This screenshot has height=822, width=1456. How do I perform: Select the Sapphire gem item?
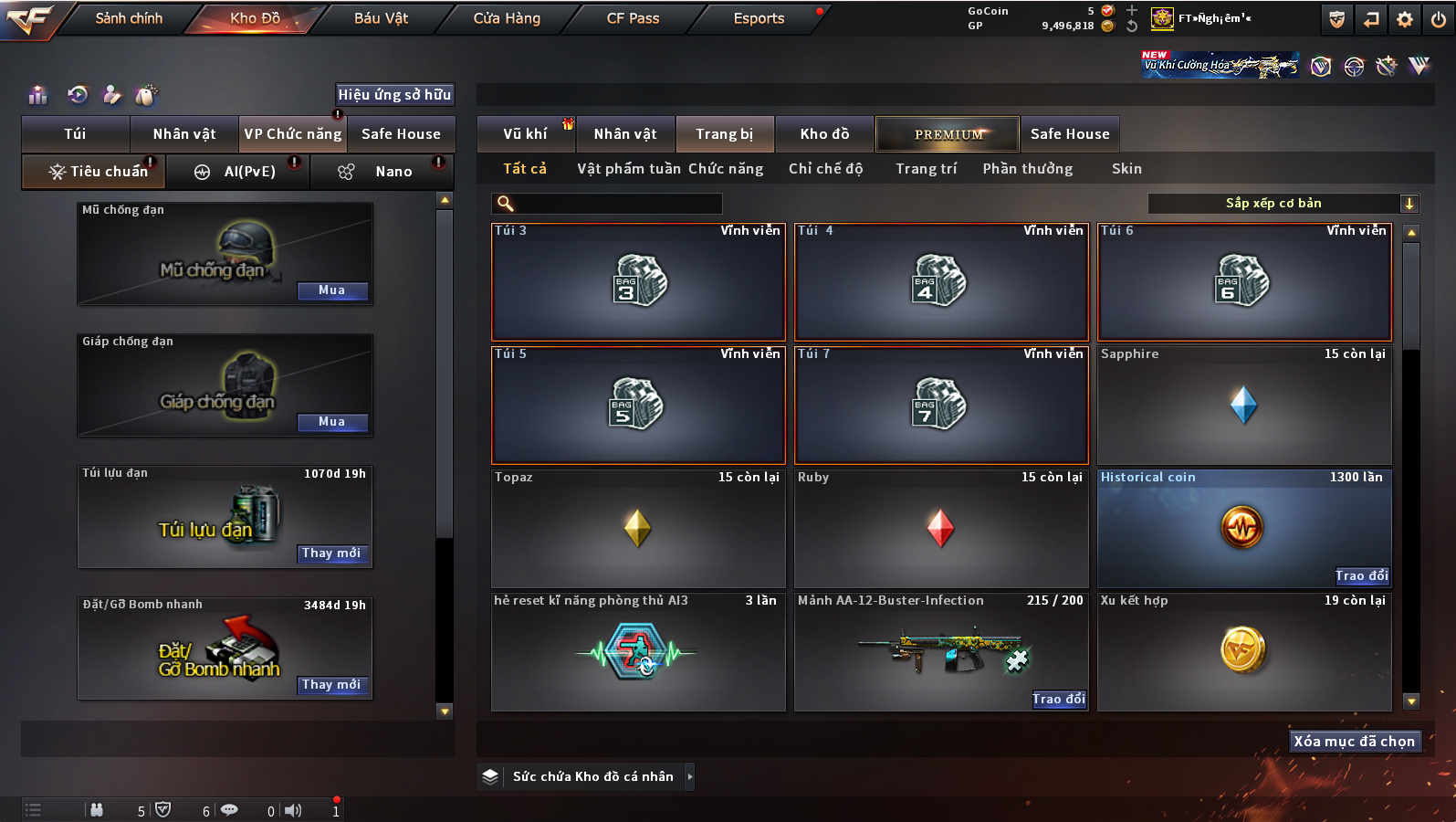(1243, 405)
